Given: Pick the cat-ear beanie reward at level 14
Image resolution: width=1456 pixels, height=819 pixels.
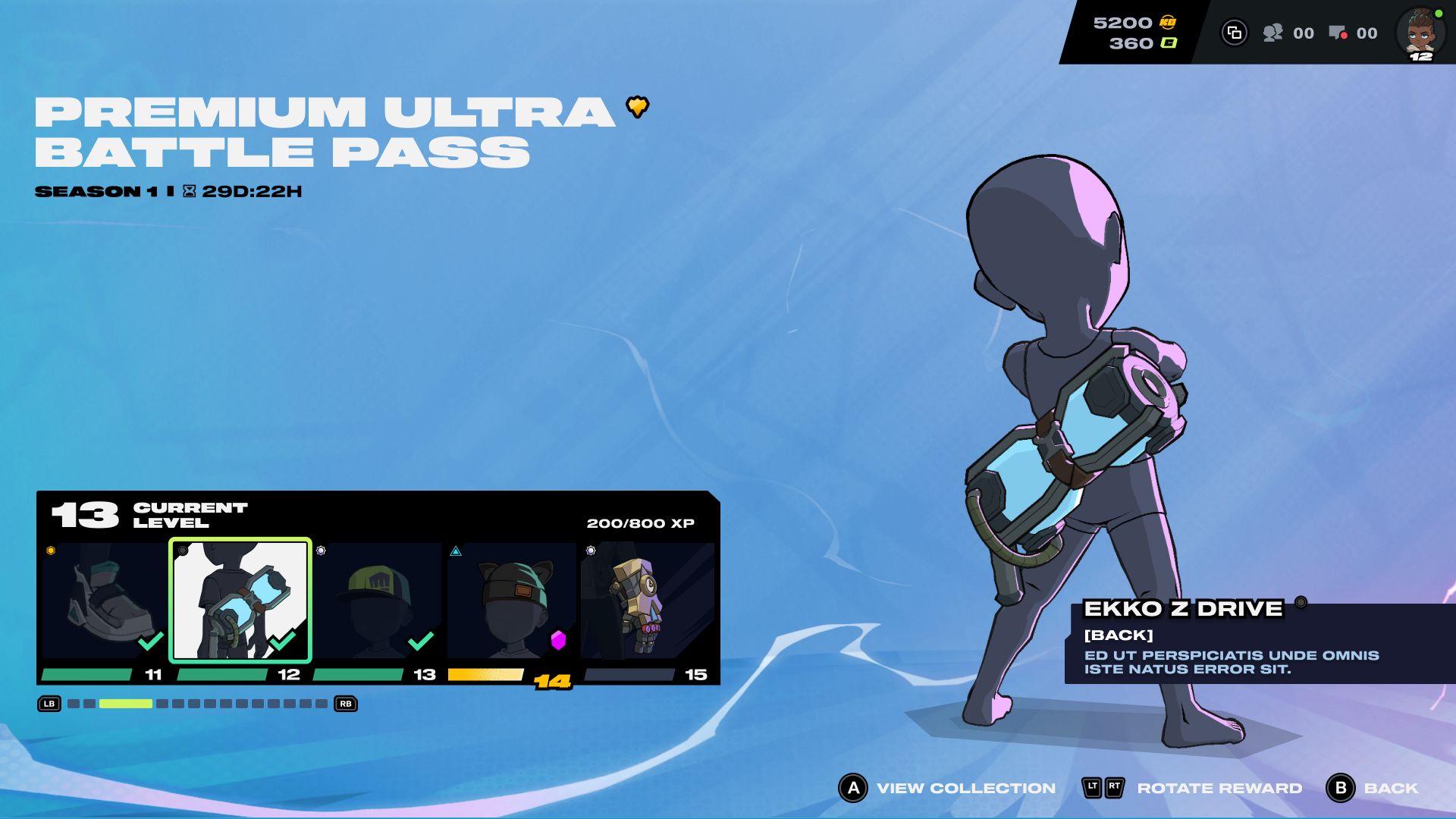Looking at the screenshot, I should [512, 600].
